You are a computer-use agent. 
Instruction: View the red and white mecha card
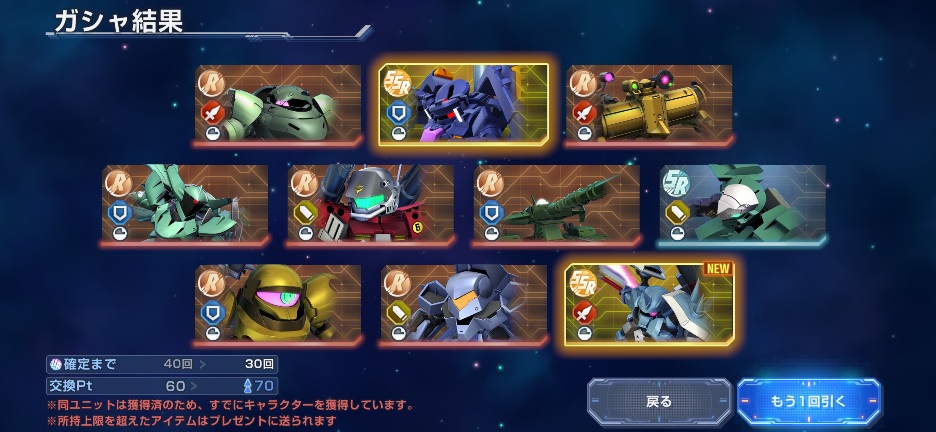coord(371,205)
